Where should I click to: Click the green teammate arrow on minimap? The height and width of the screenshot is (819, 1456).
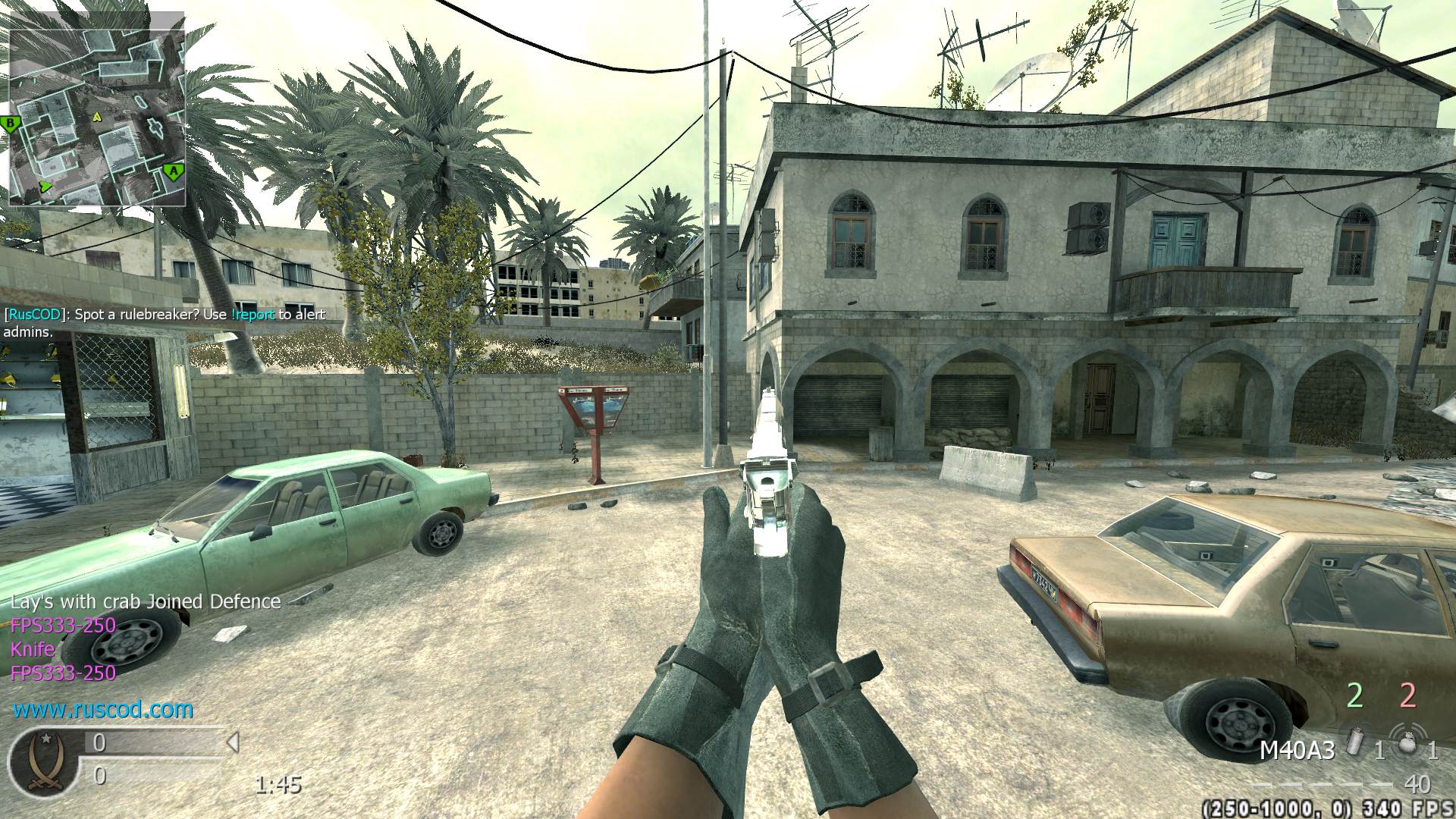coord(45,186)
